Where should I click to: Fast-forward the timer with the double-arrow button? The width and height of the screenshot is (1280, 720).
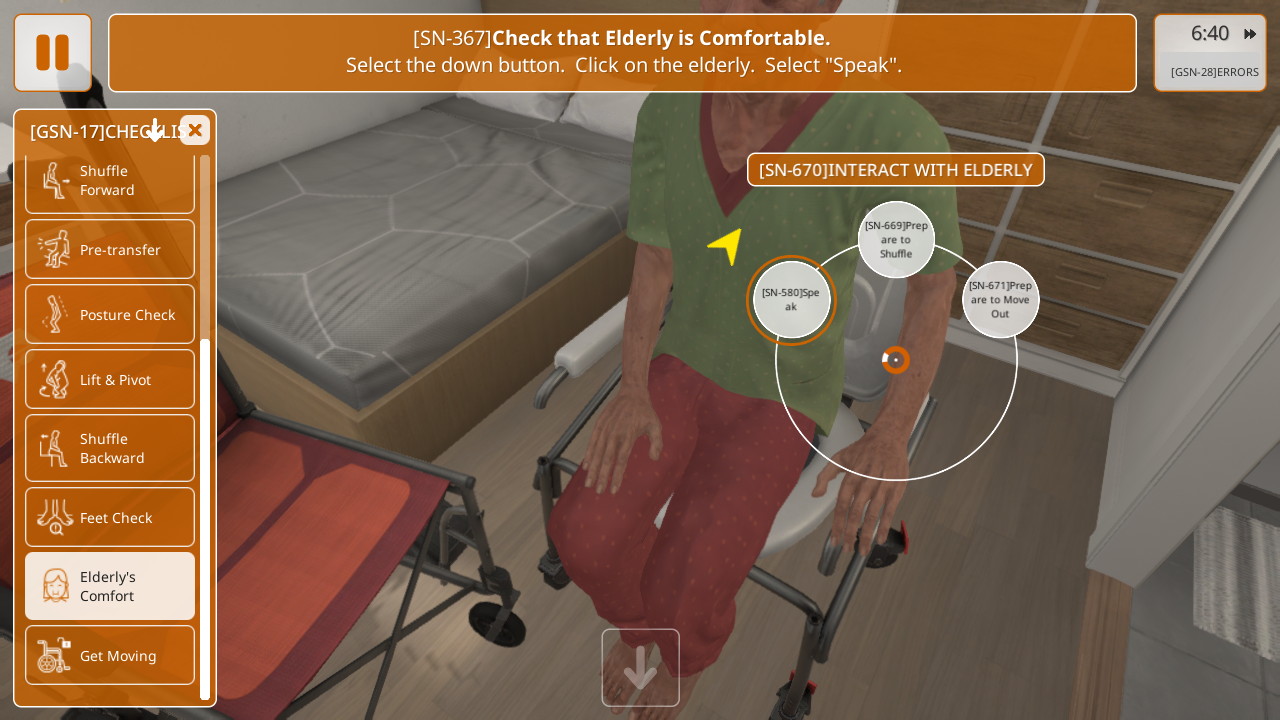(x=1250, y=34)
